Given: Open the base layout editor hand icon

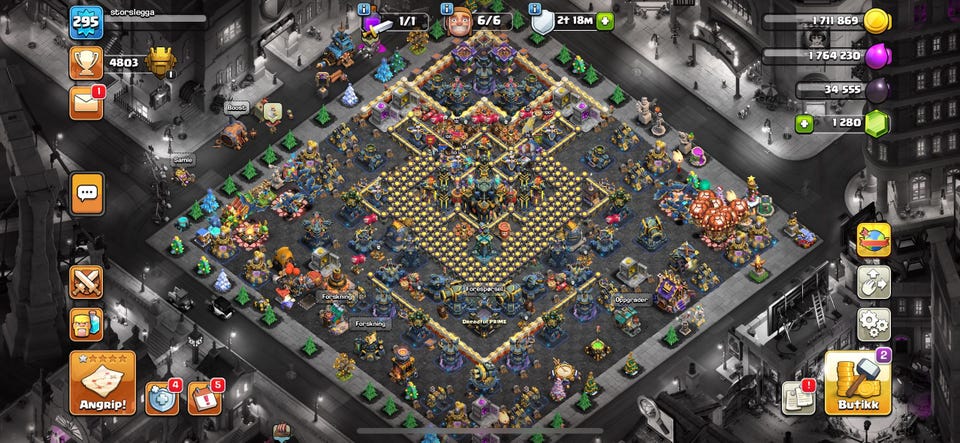Looking at the screenshot, I should coord(874,282).
